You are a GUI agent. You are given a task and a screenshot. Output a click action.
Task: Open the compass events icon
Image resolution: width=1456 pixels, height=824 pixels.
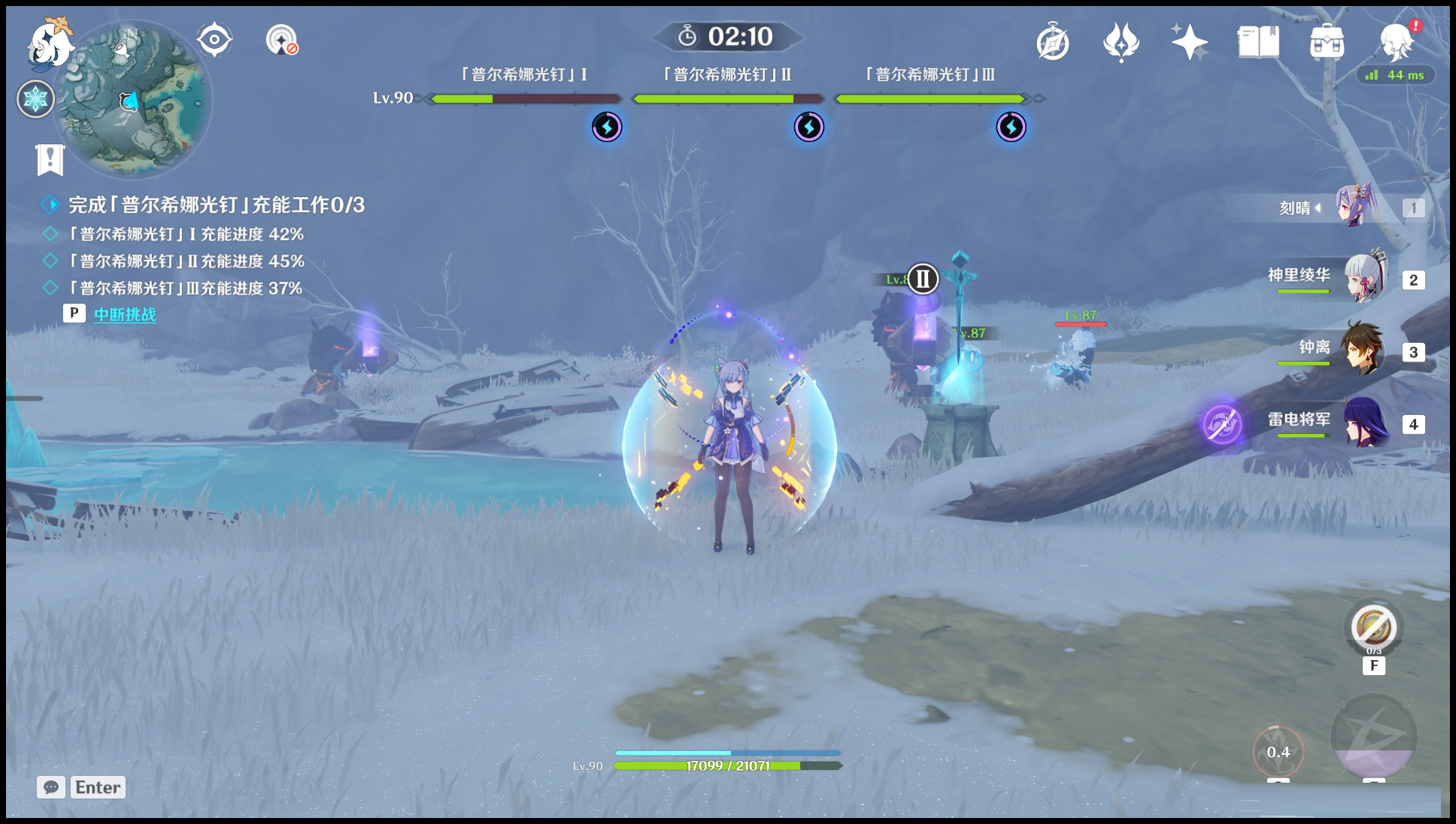(x=1052, y=42)
